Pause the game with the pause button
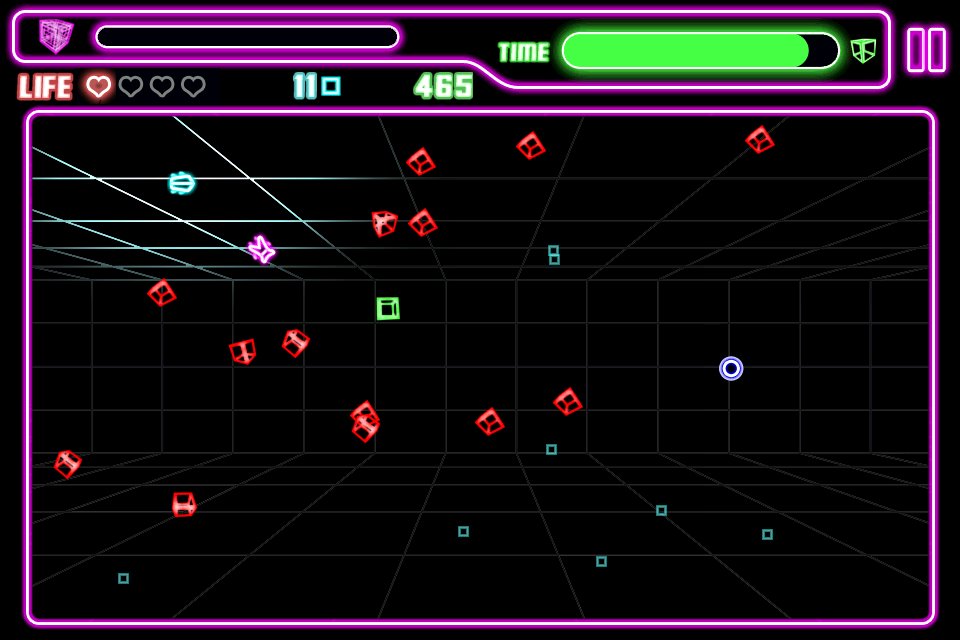Viewport: 960px width, 640px height. click(926, 50)
